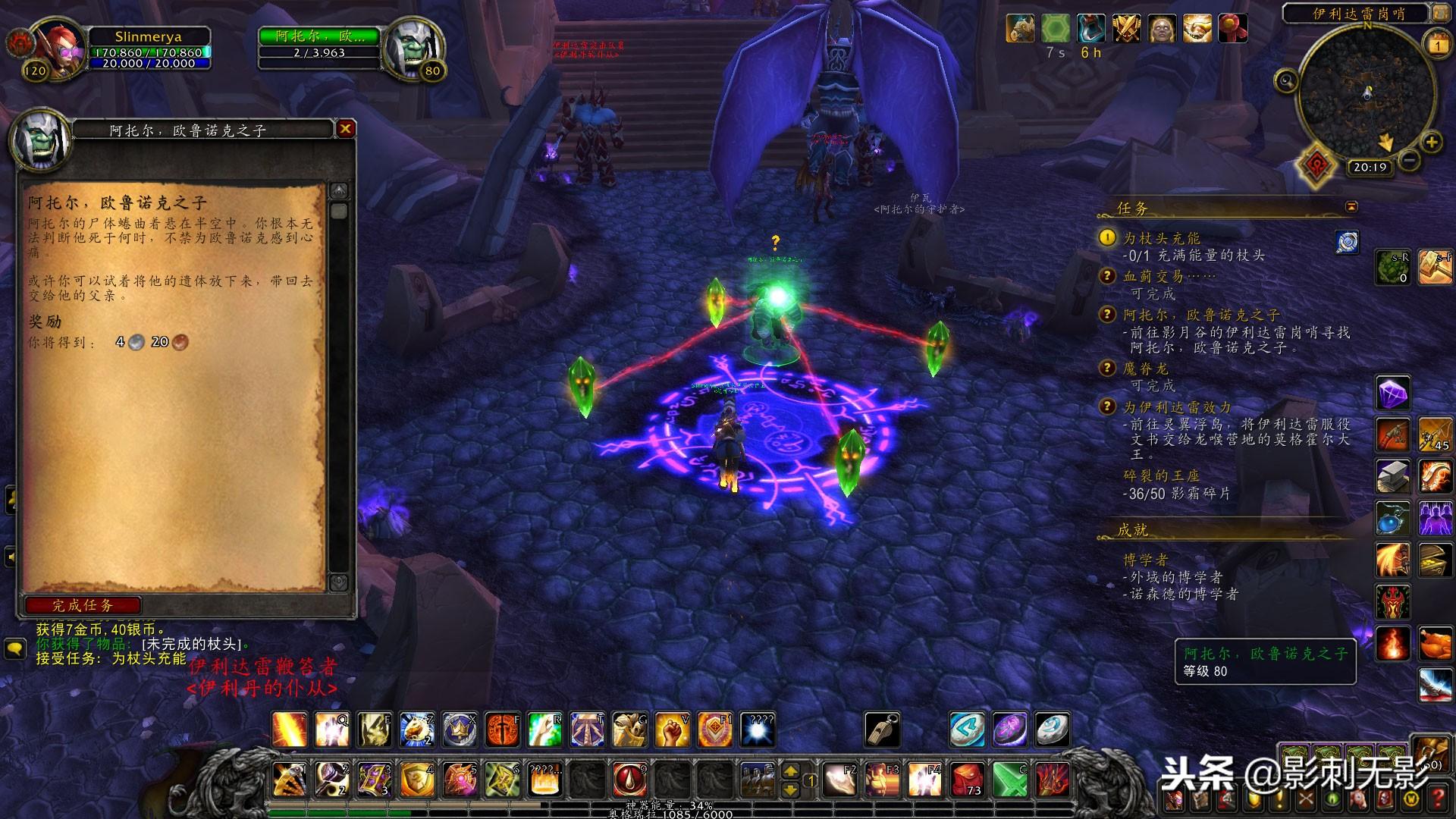Open the minimap view
The height and width of the screenshot is (819, 1456).
1367,93
